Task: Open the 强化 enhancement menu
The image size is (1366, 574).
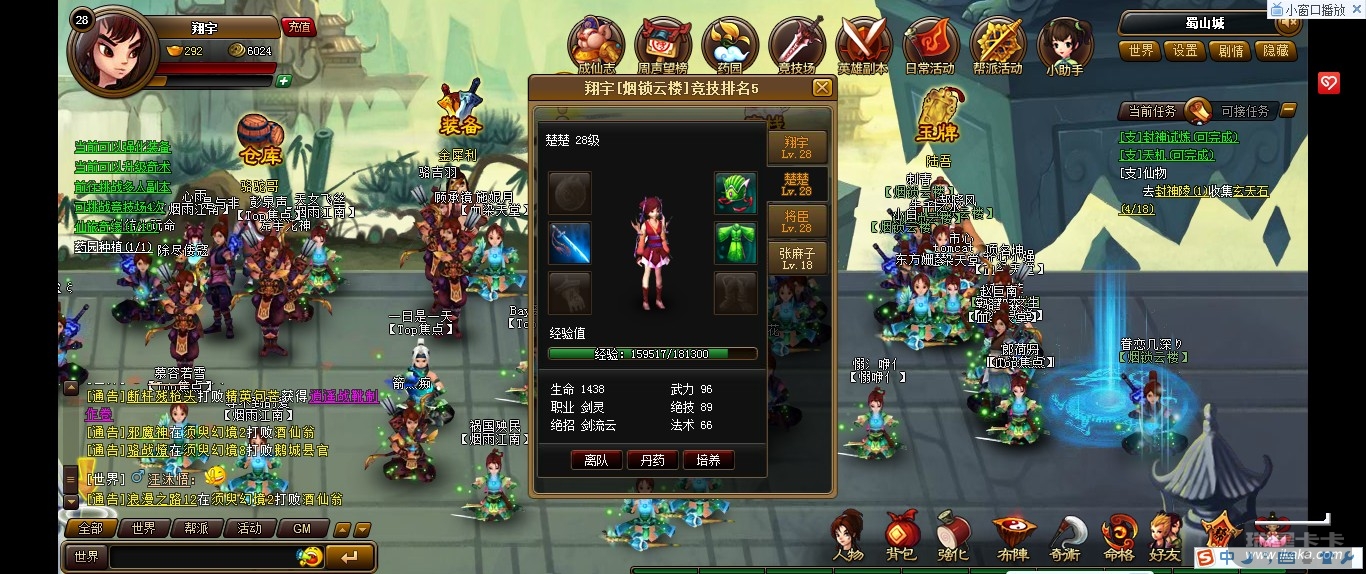Action: tap(954, 536)
